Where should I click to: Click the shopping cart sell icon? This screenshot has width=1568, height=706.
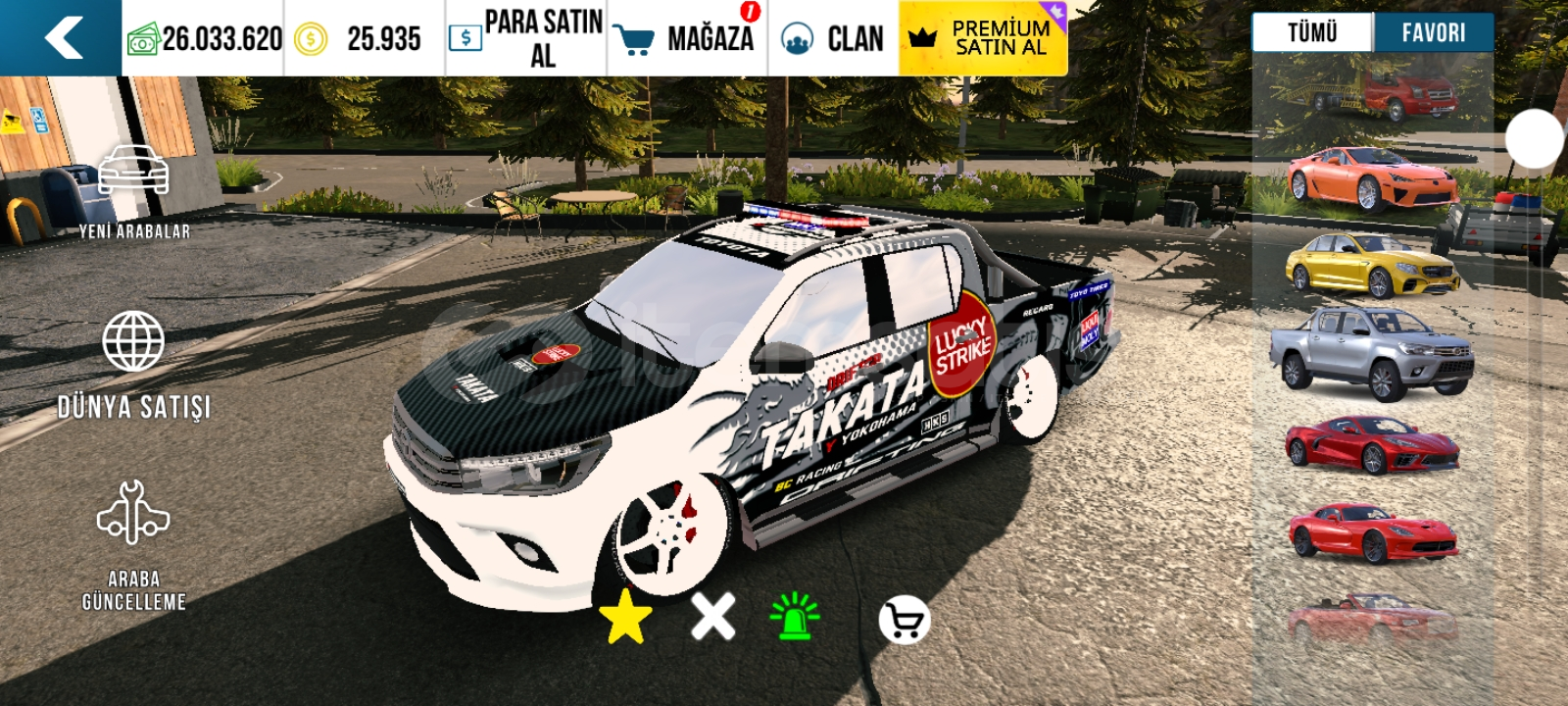point(903,620)
